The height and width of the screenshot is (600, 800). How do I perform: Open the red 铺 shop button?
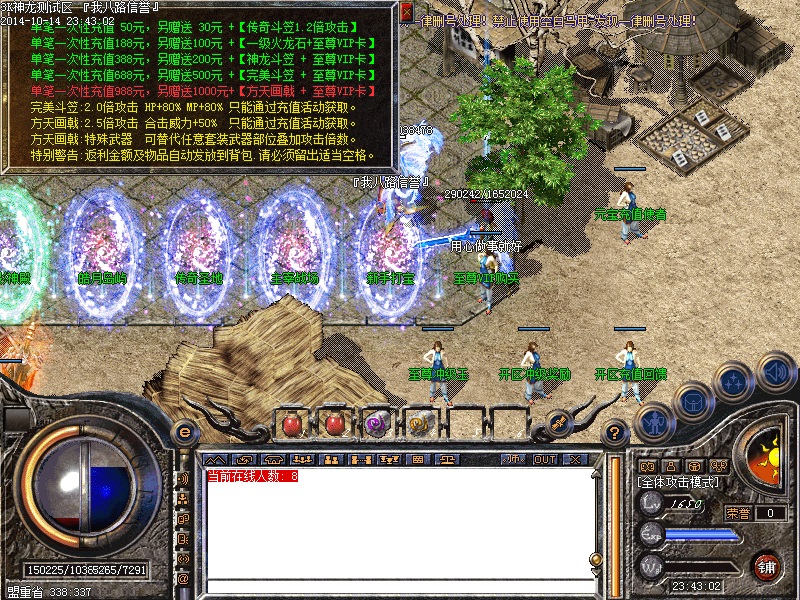click(x=768, y=566)
